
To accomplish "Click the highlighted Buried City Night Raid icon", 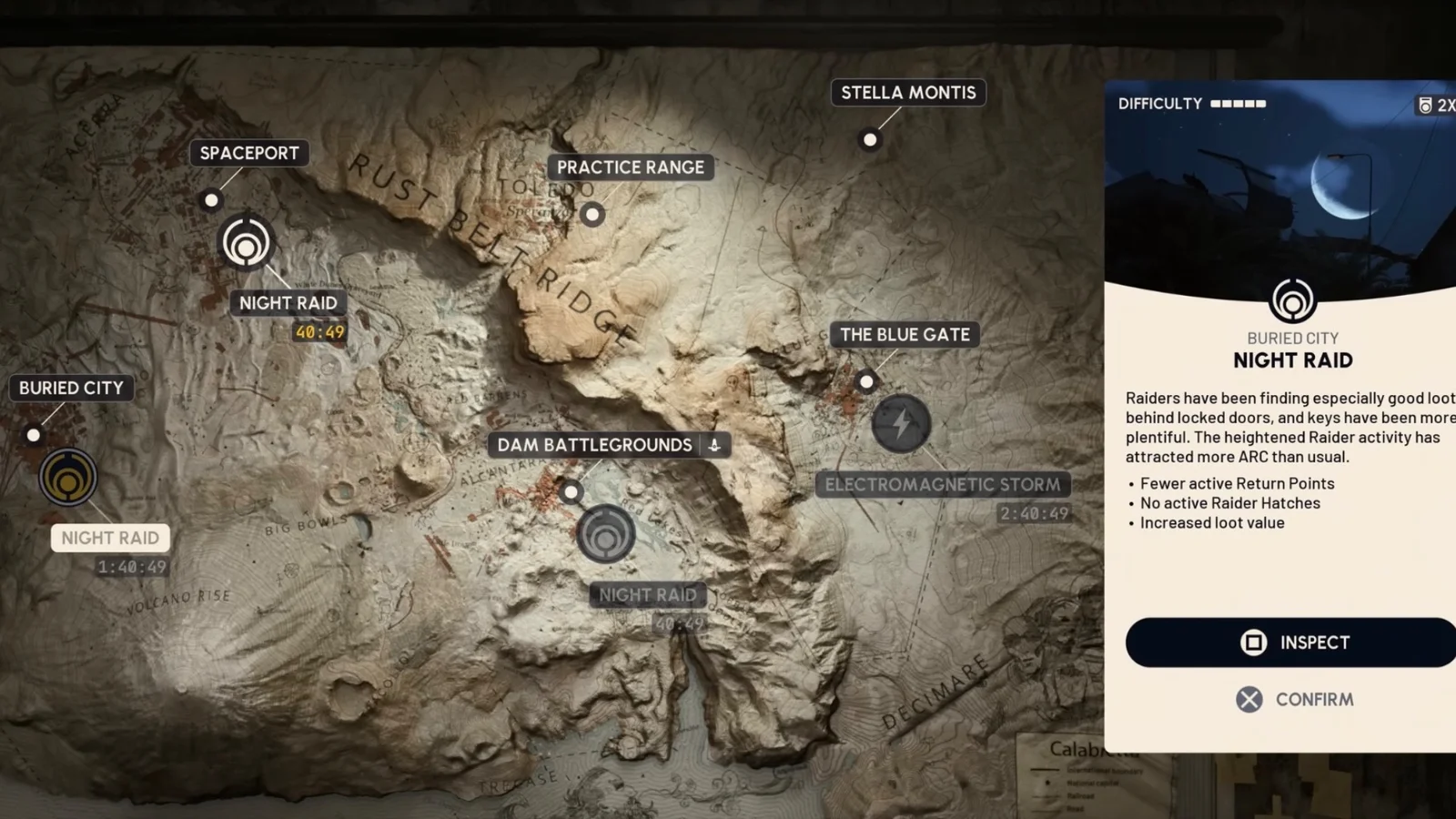I will point(68,477).
